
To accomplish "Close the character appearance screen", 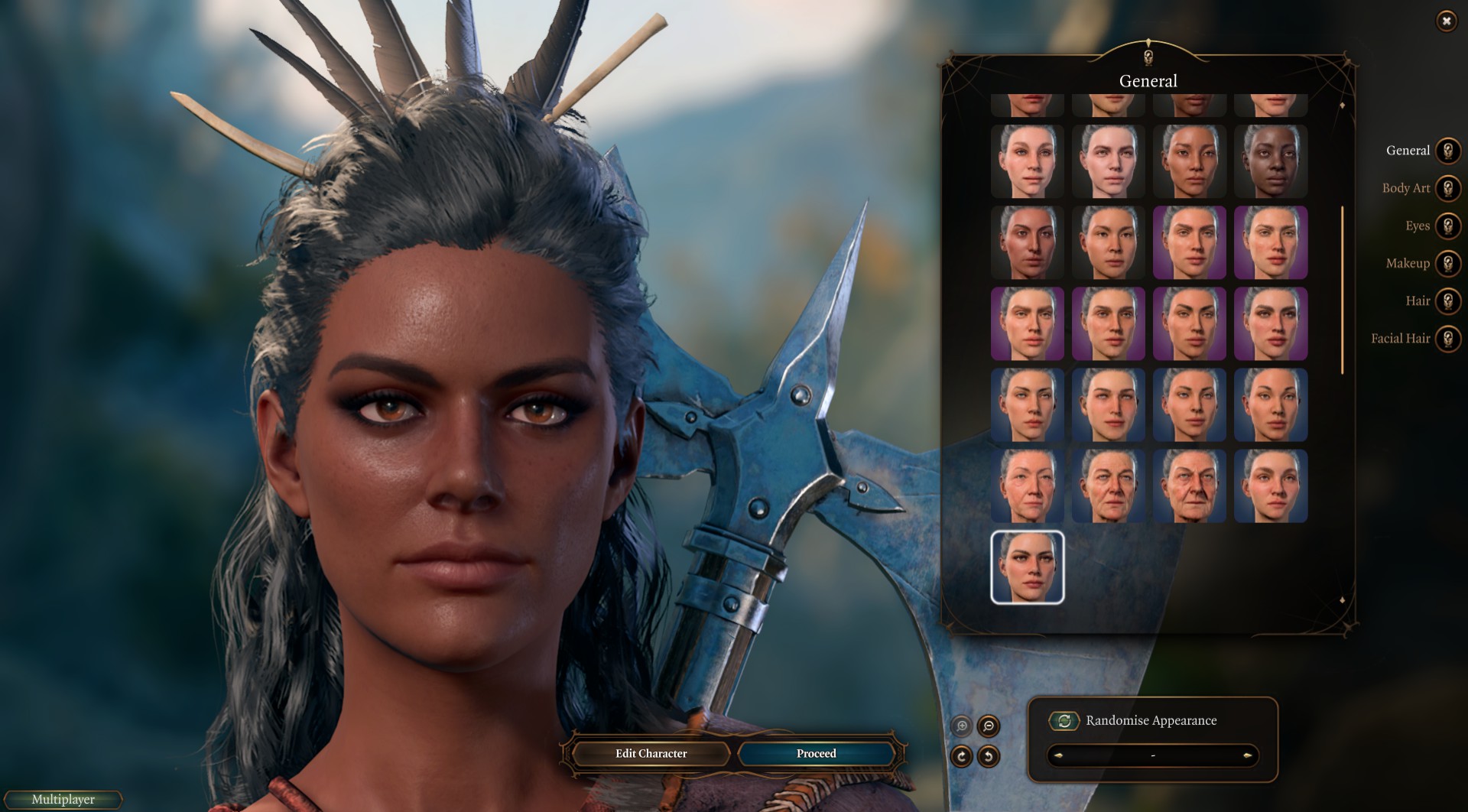I will 1446,21.
